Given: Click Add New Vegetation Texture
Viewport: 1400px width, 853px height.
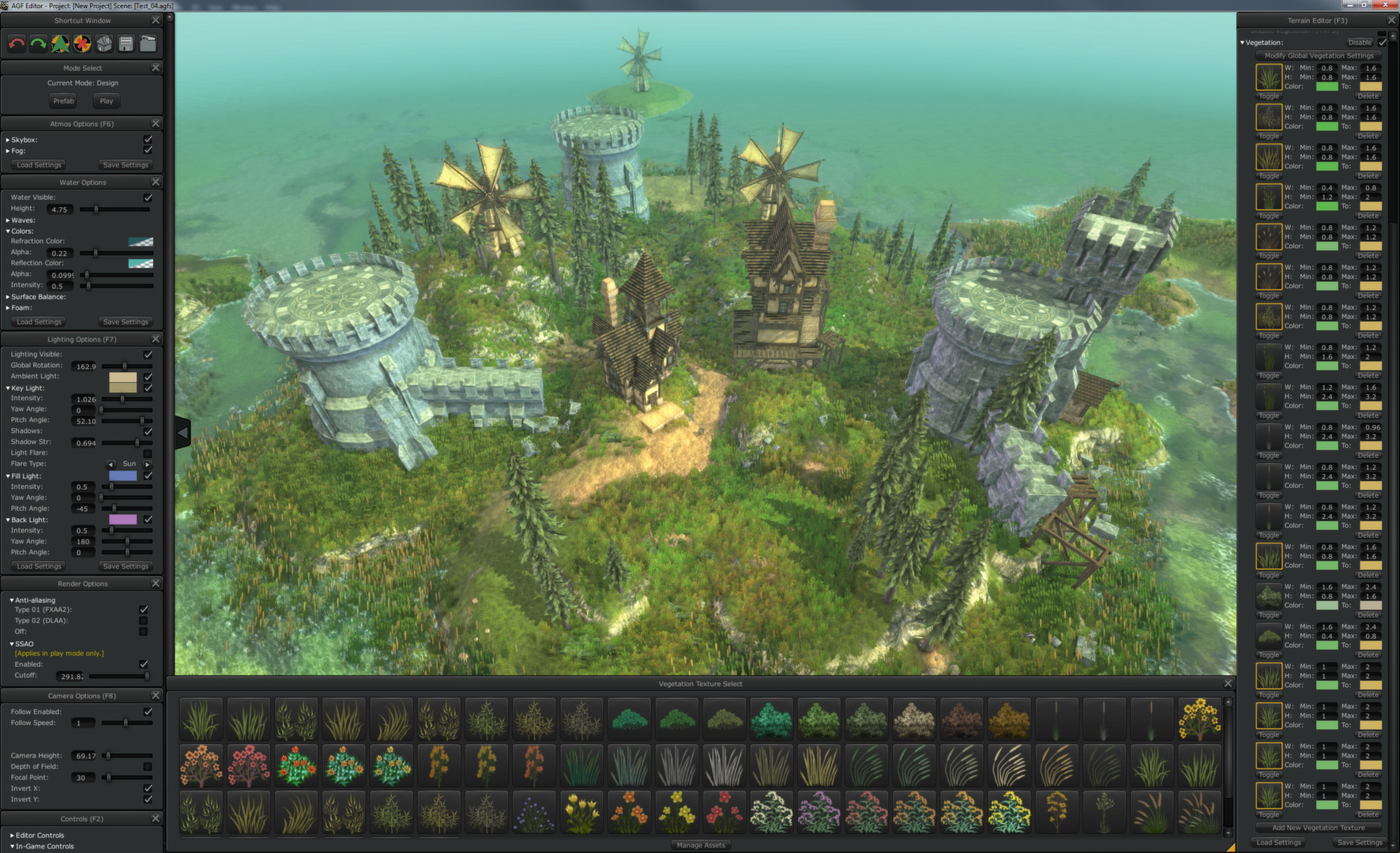Looking at the screenshot, I should click(1317, 827).
